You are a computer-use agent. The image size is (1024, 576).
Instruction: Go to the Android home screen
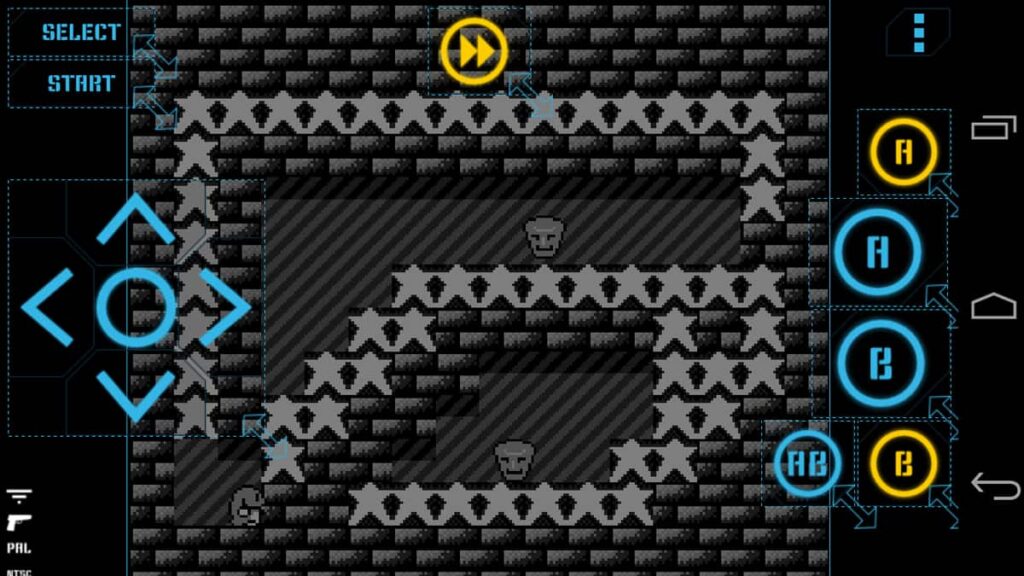pyautogui.click(x=993, y=306)
